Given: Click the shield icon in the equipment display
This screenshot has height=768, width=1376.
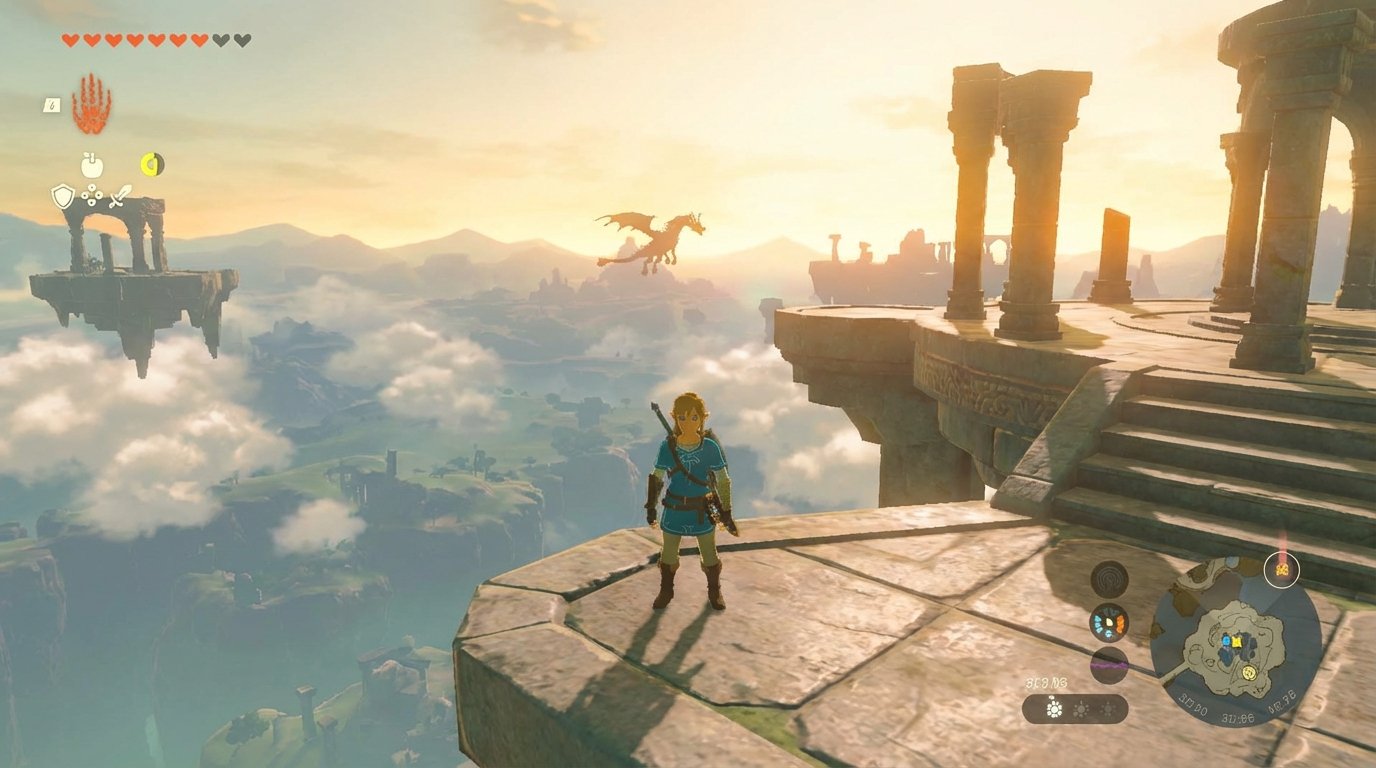Looking at the screenshot, I should [x=63, y=196].
